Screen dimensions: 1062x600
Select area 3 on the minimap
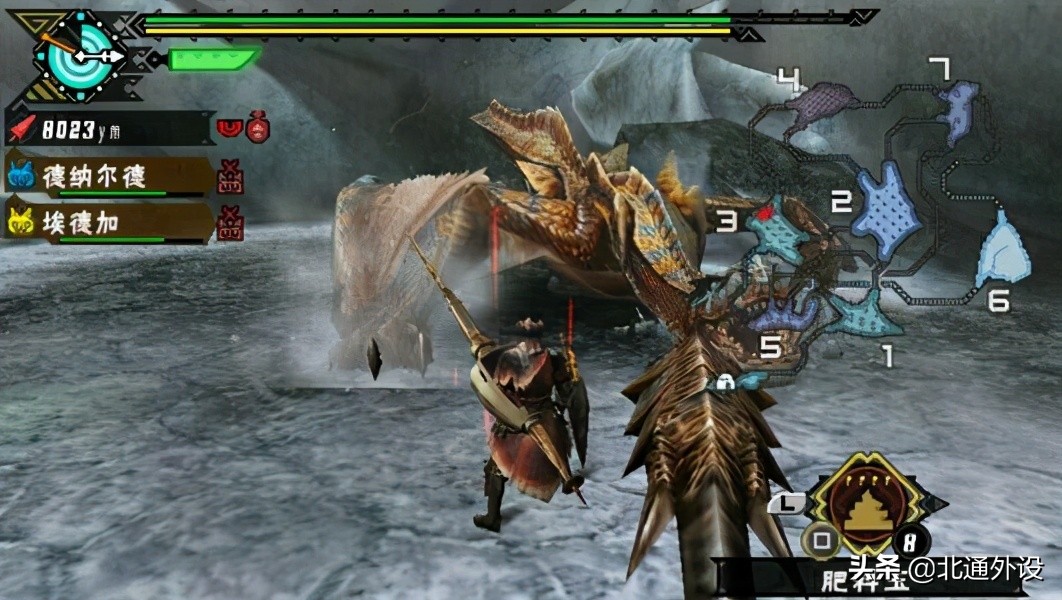click(x=778, y=231)
